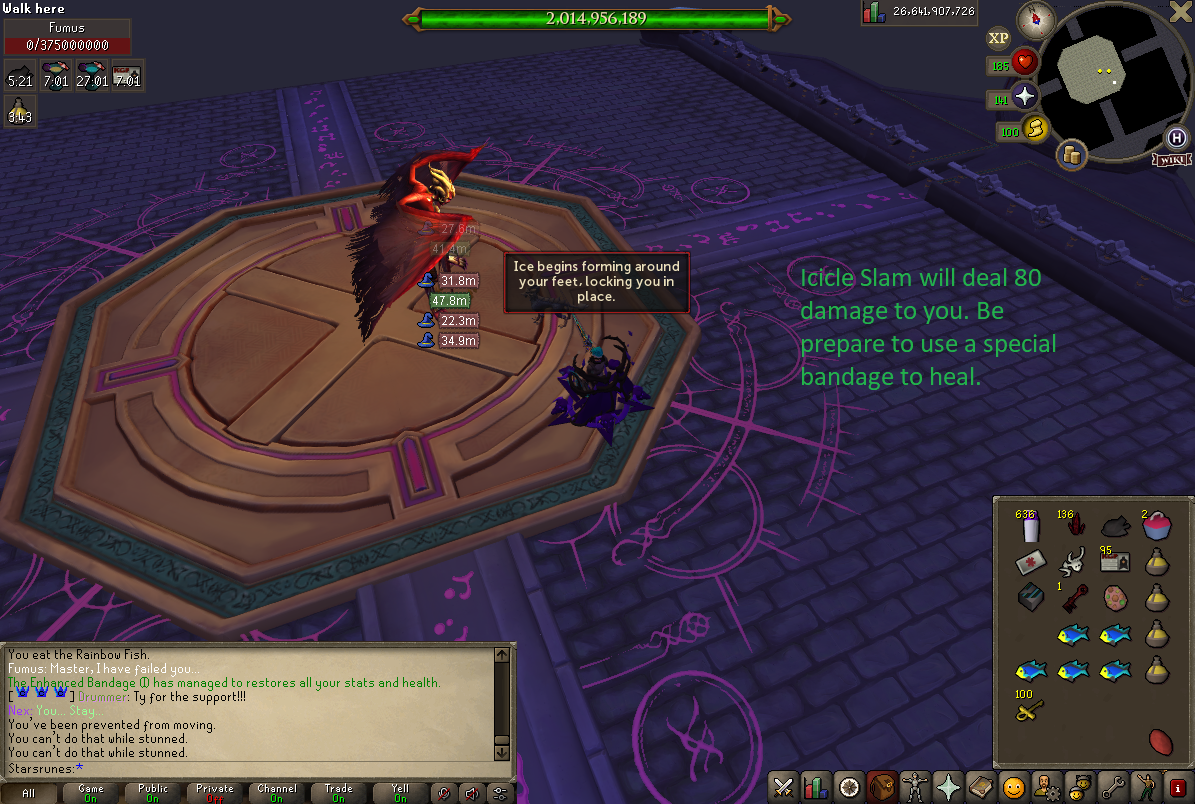Open the Prayer star tab
This screenshot has height=804, width=1195.
(947, 787)
